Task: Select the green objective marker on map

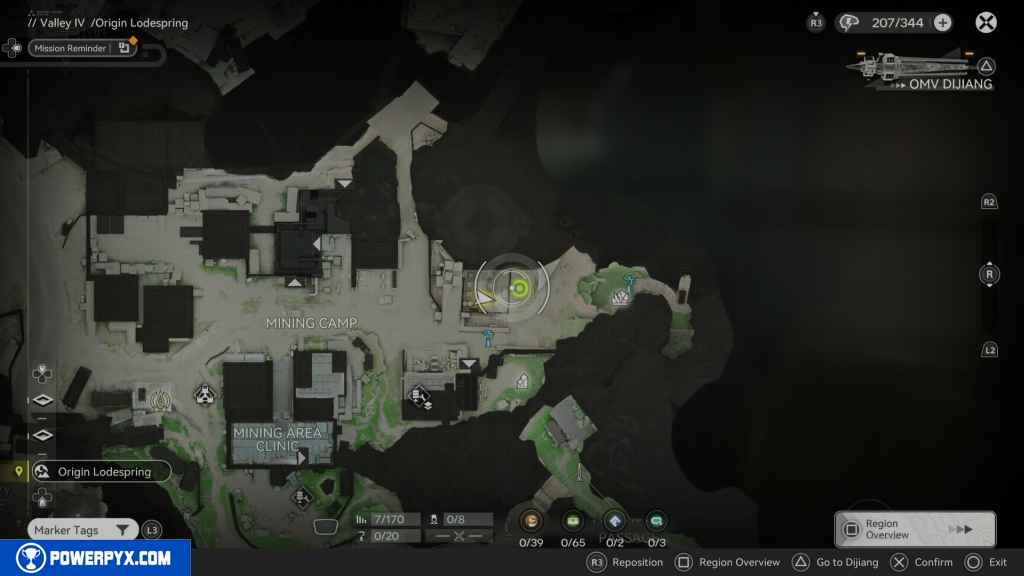Action: point(519,289)
